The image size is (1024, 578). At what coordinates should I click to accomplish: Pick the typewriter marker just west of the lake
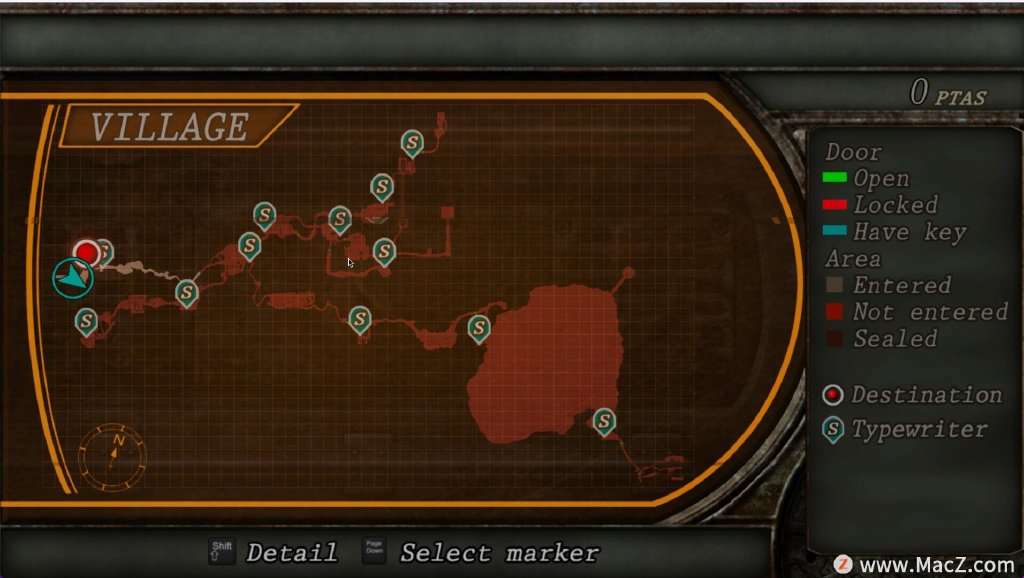[479, 327]
